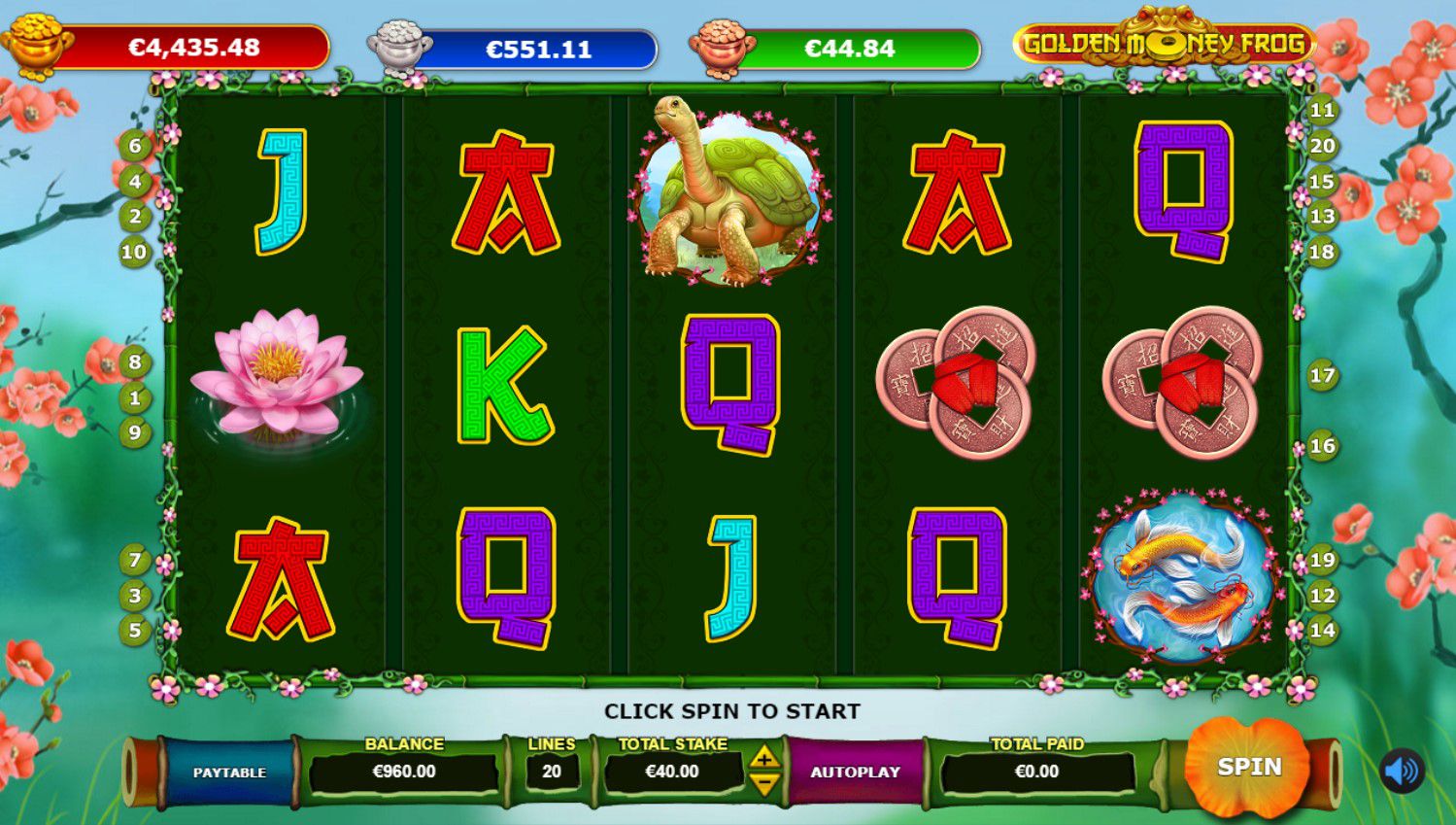Viewport: 1456px width, 825px height.
Task: Spin the reels with the SPIN button
Action: coord(1249,768)
